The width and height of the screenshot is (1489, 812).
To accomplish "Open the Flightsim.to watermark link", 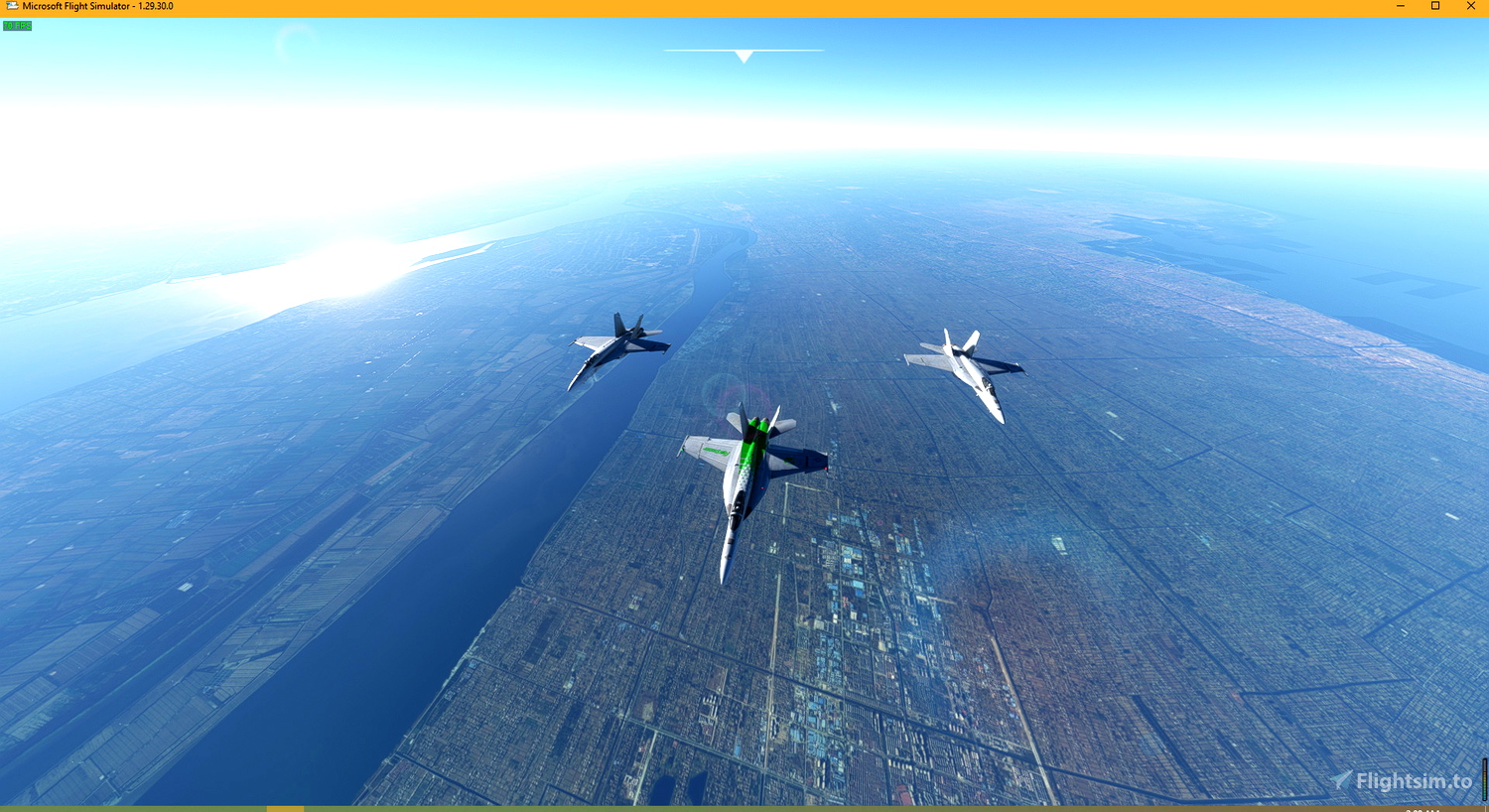I will [x=1413, y=781].
